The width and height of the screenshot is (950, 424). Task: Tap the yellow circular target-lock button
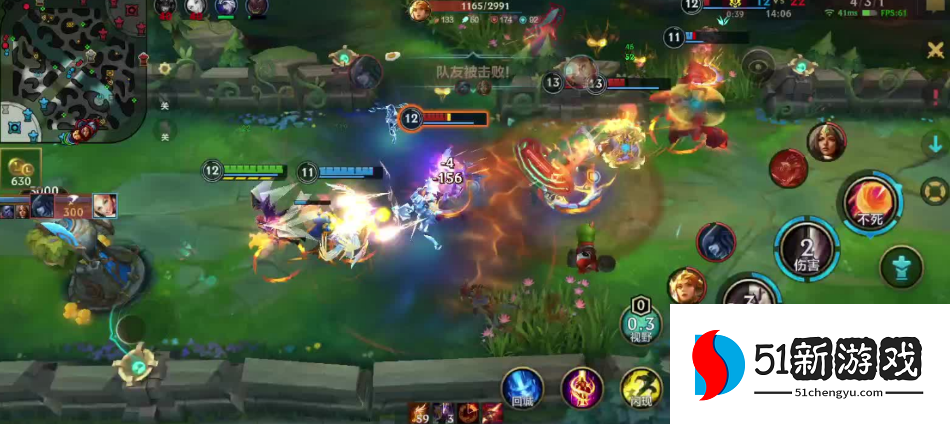click(934, 189)
